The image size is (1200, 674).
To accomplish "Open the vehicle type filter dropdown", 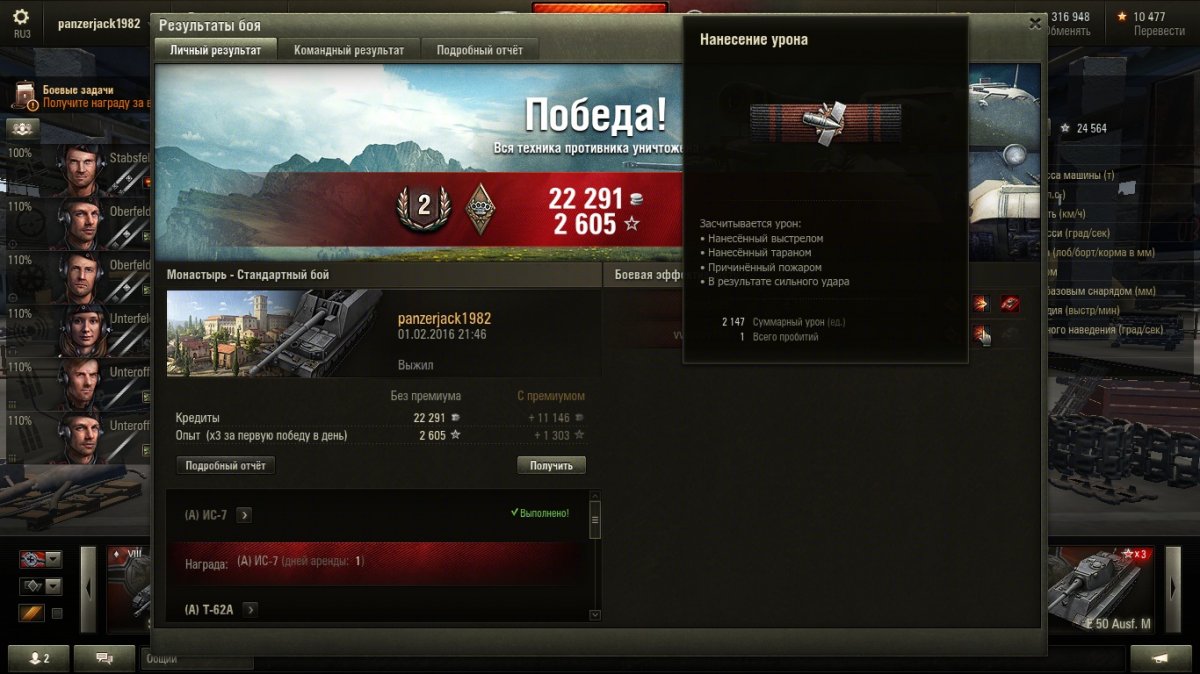I will [x=40, y=587].
